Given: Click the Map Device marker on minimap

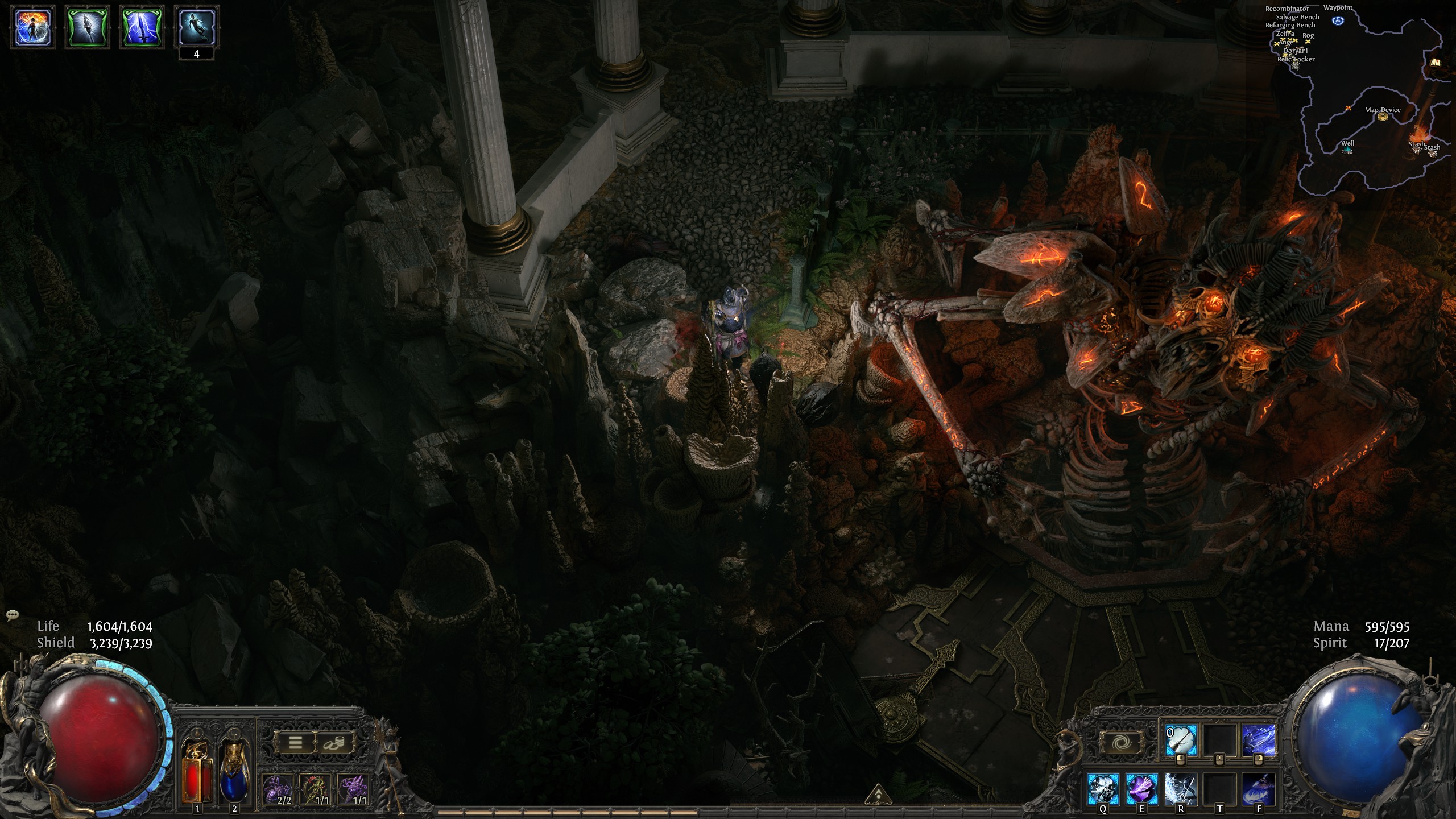Looking at the screenshot, I should click(x=1382, y=117).
